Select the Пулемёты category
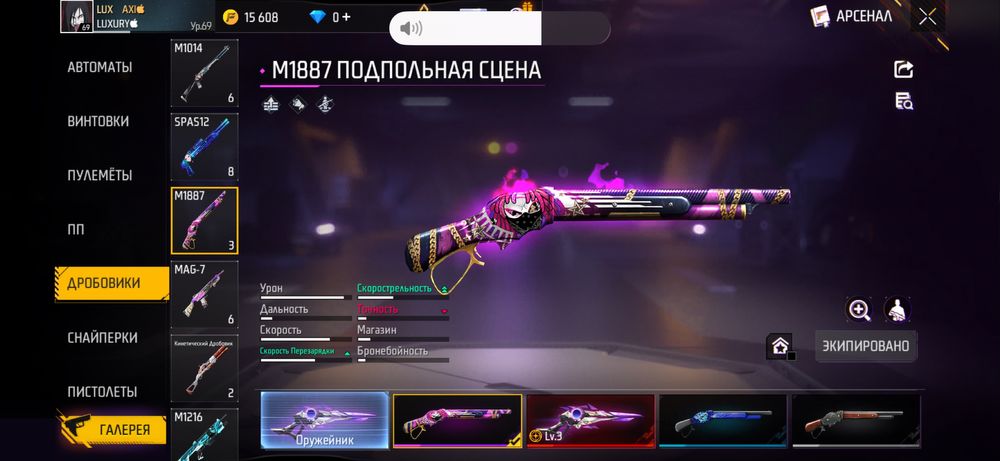 [100, 175]
